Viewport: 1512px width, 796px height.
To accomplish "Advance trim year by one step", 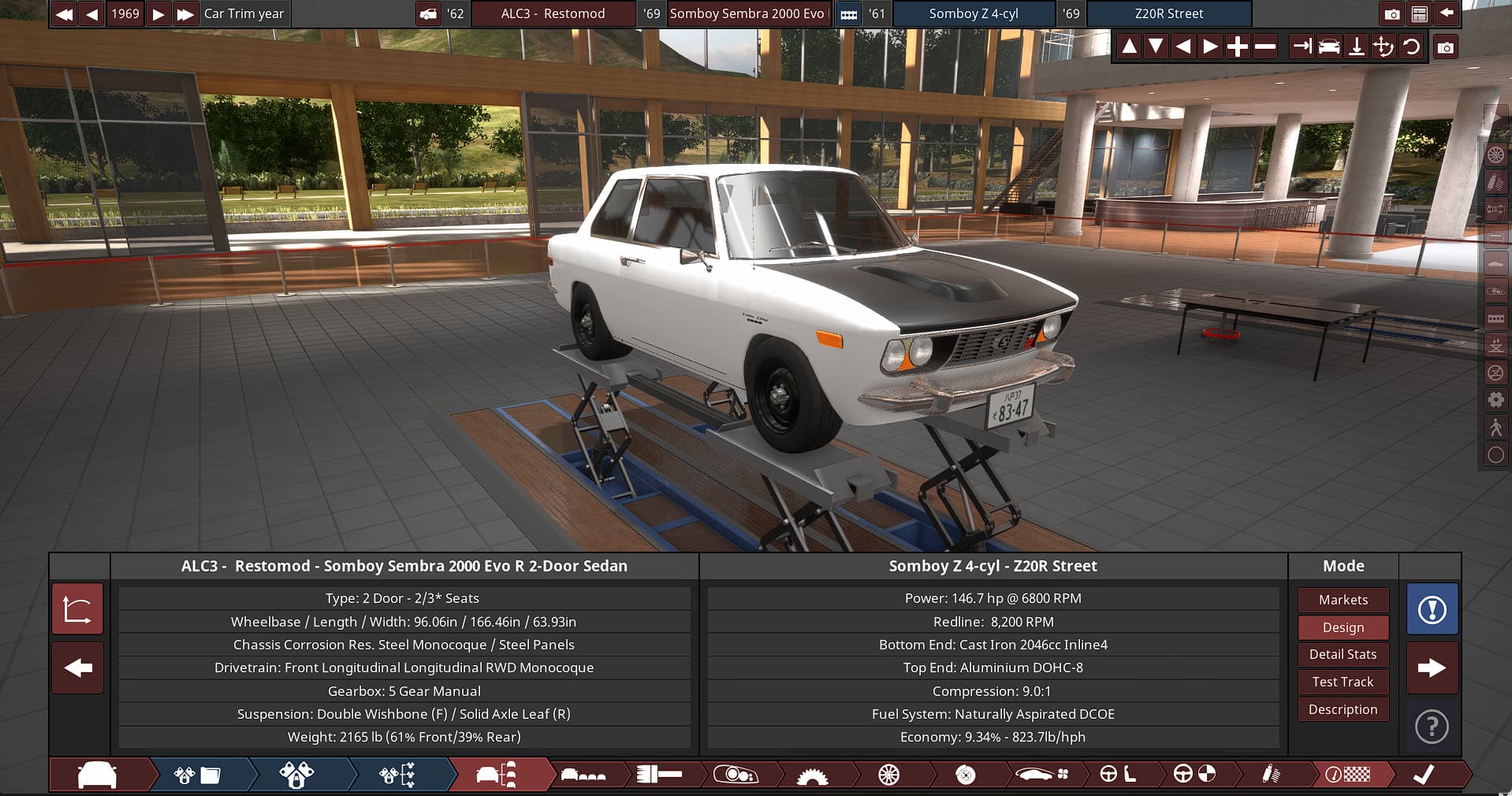I will pos(158,13).
